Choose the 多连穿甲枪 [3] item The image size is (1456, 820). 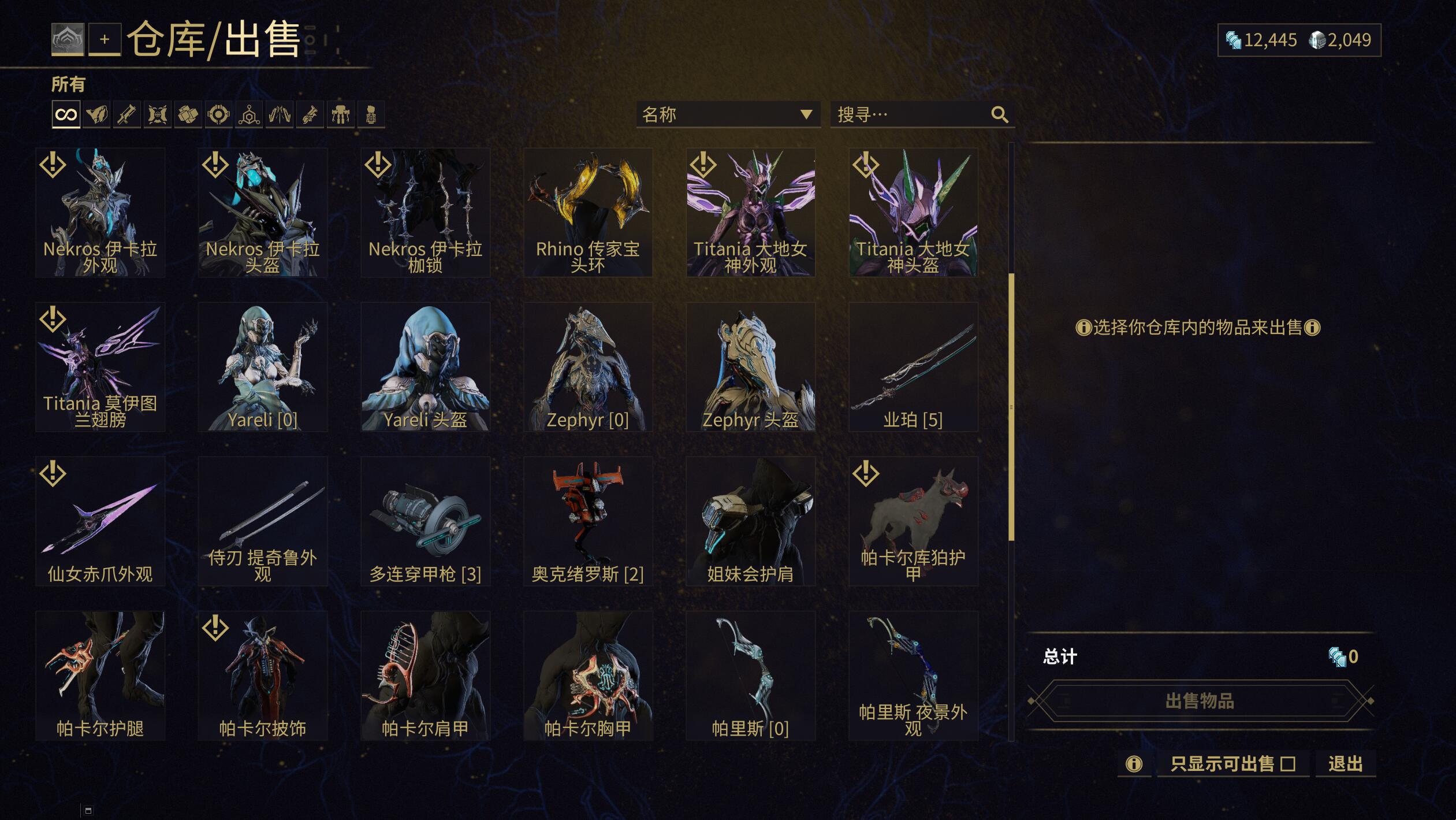(425, 521)
